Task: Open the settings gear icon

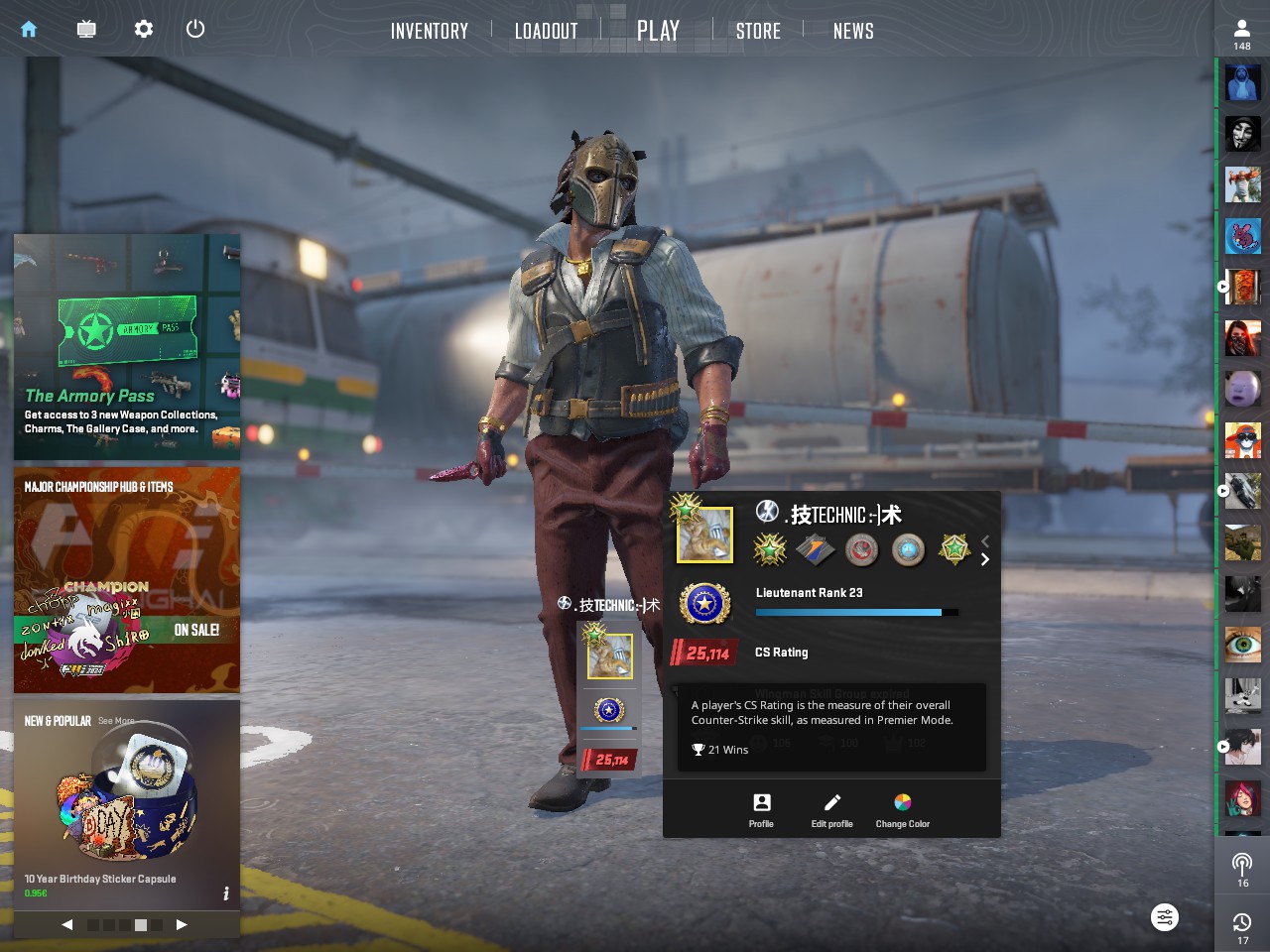Action: tap(144, 29)
